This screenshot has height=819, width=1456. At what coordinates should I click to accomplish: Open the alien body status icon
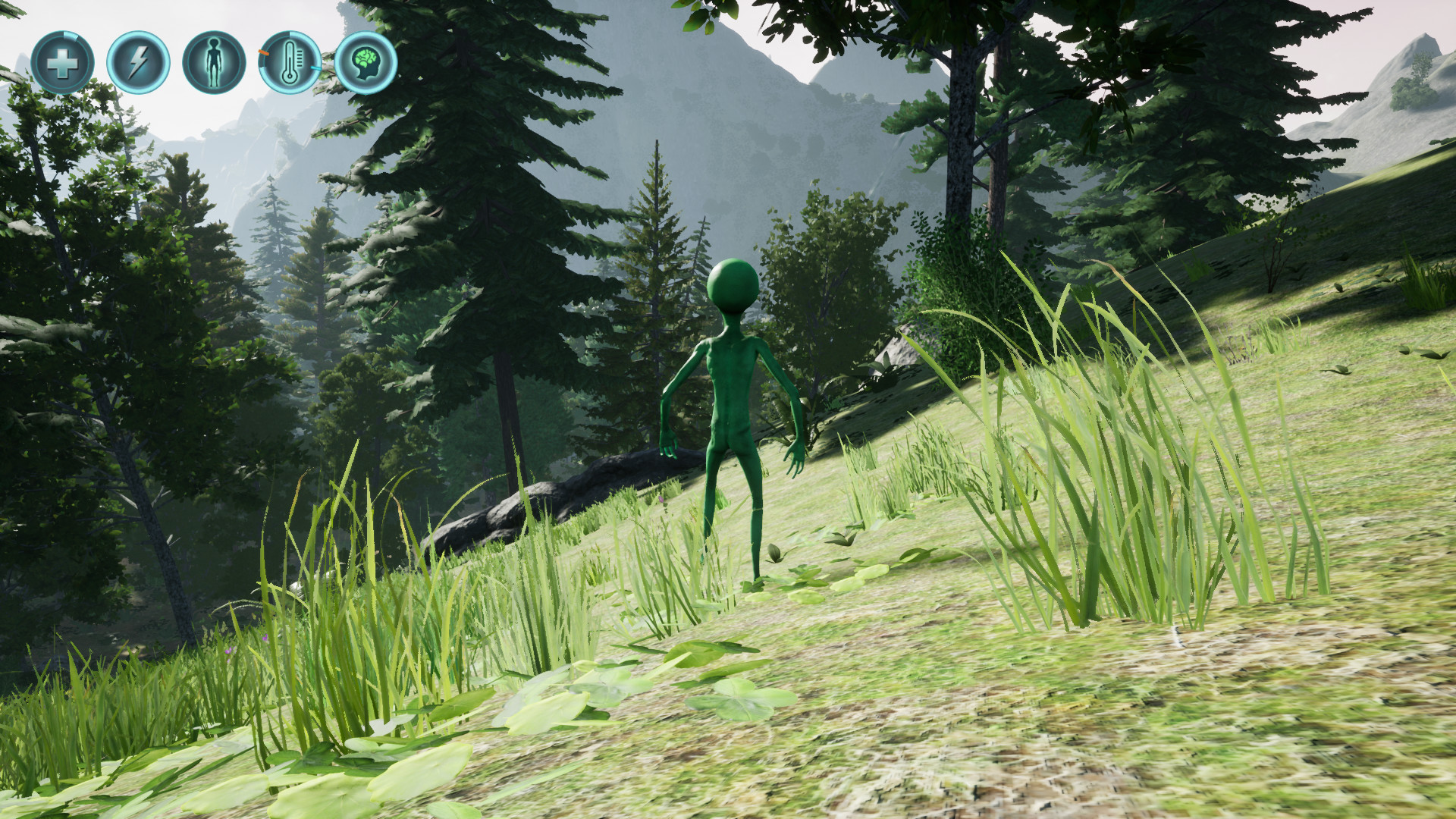coord(213,61)
